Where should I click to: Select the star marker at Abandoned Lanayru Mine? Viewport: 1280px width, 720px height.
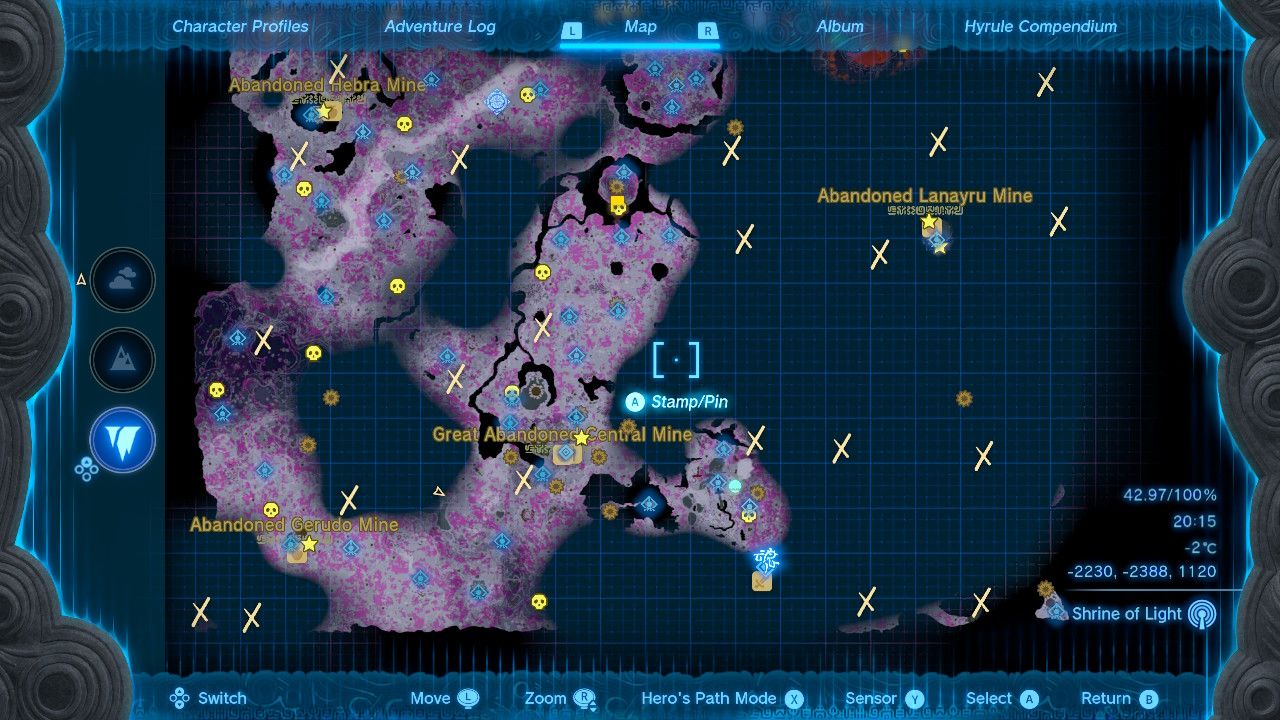(927, 222)
